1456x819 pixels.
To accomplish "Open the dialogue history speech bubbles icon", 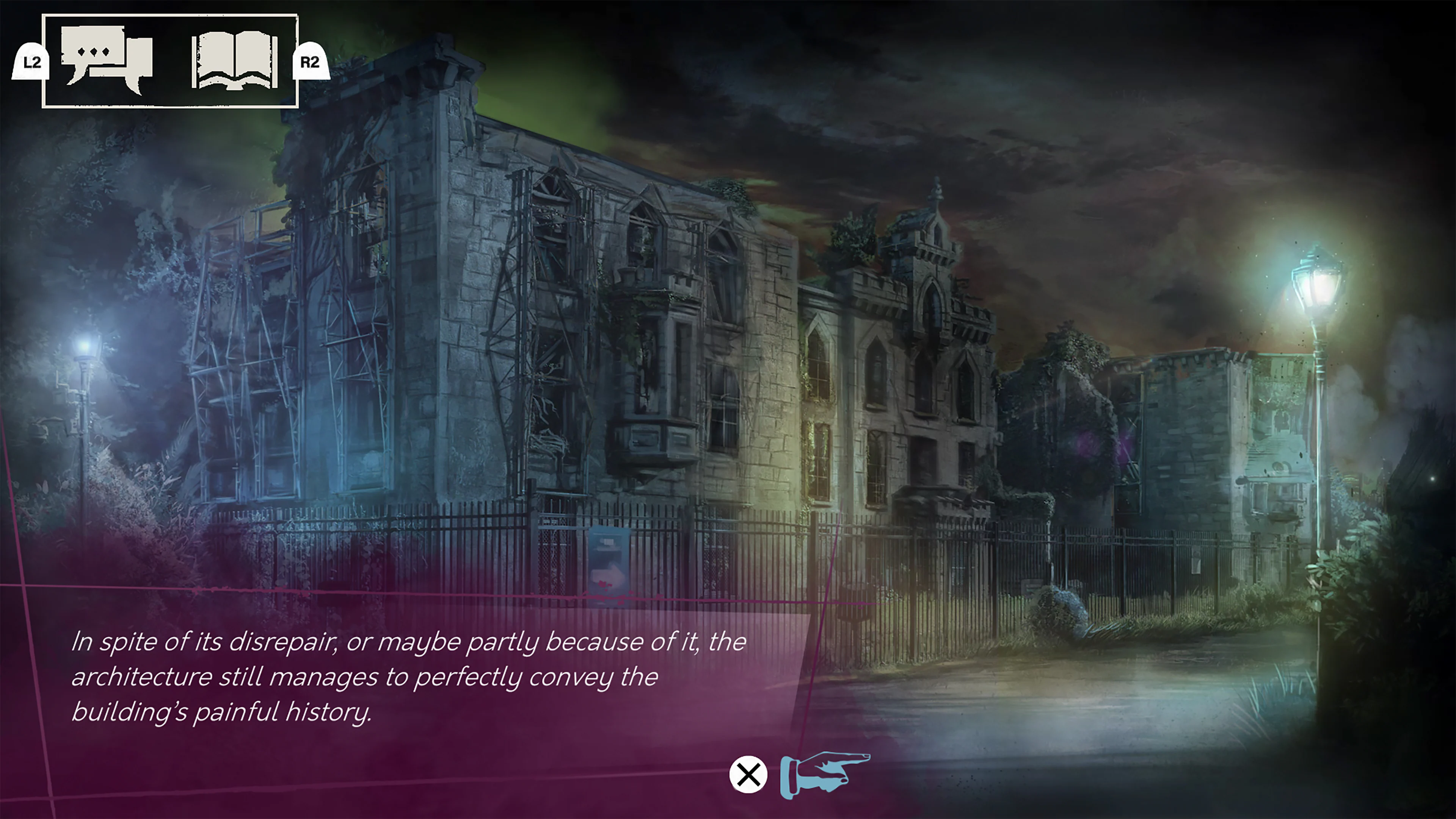I will (107, 60).
